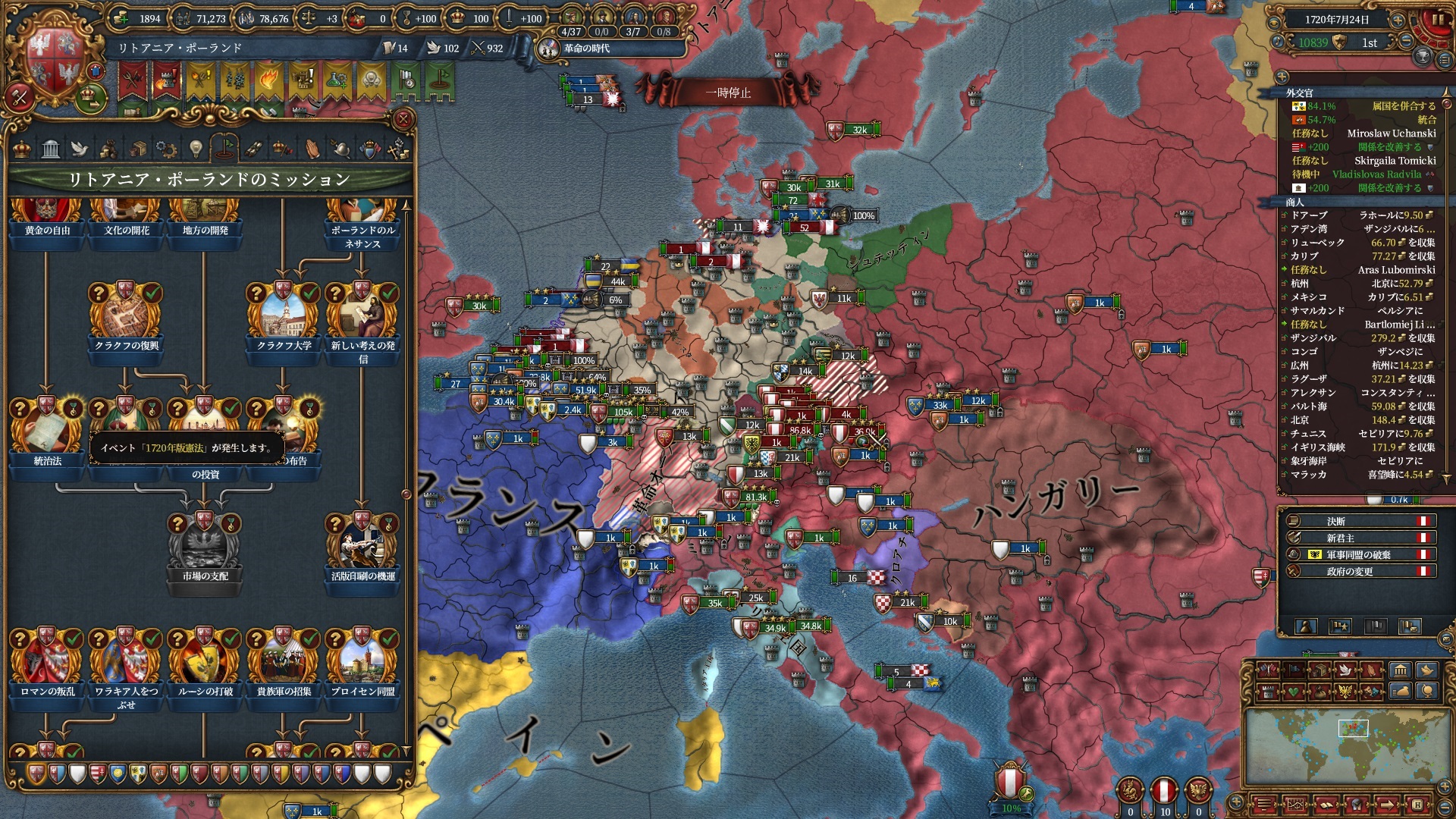The height and width of the screenshot is (819, 1456).
Task: Open the 革命の時代 age screen
Action: tap(585, 49)
